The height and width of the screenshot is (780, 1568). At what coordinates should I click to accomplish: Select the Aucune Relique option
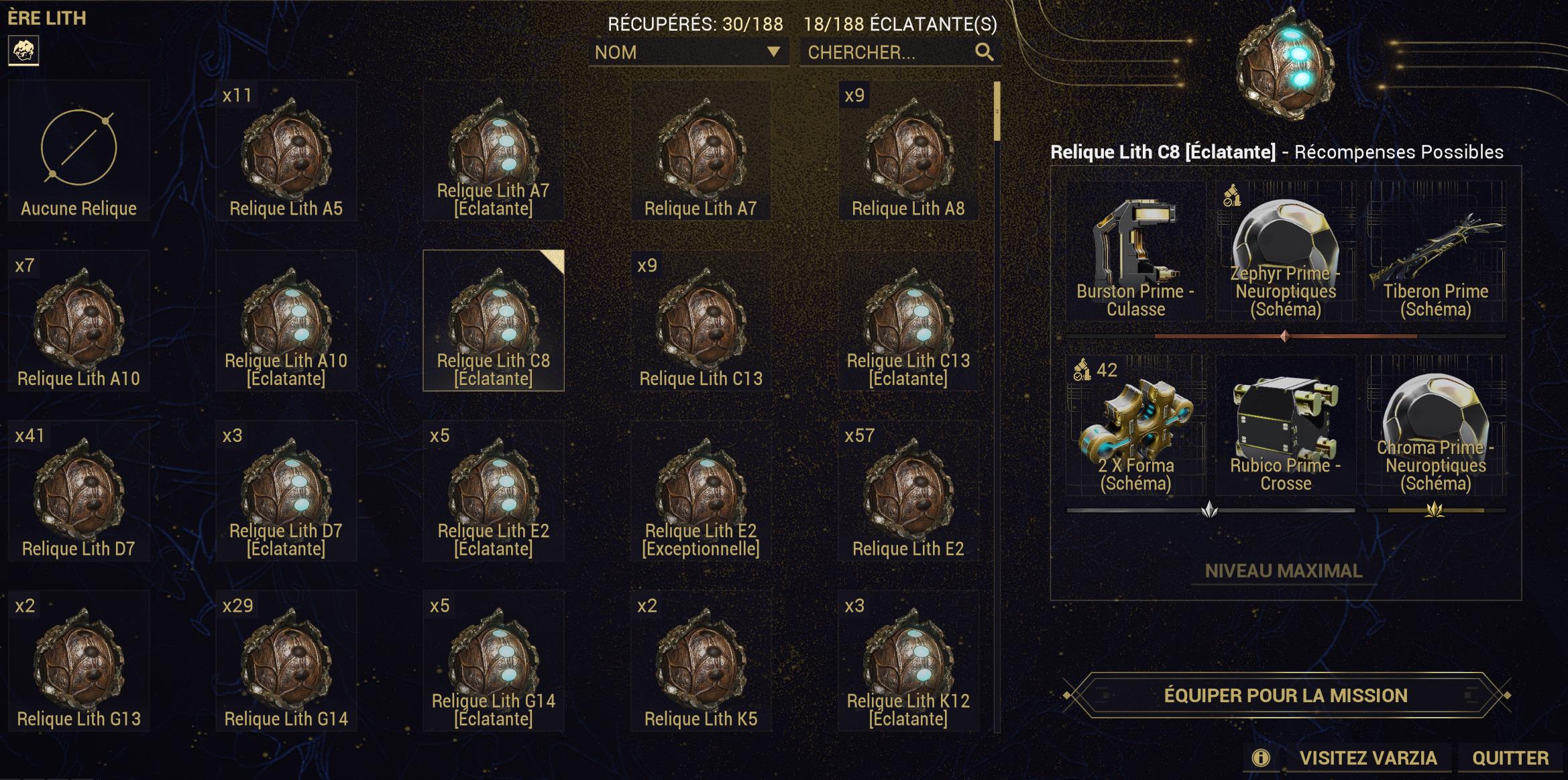coord(78,152)
